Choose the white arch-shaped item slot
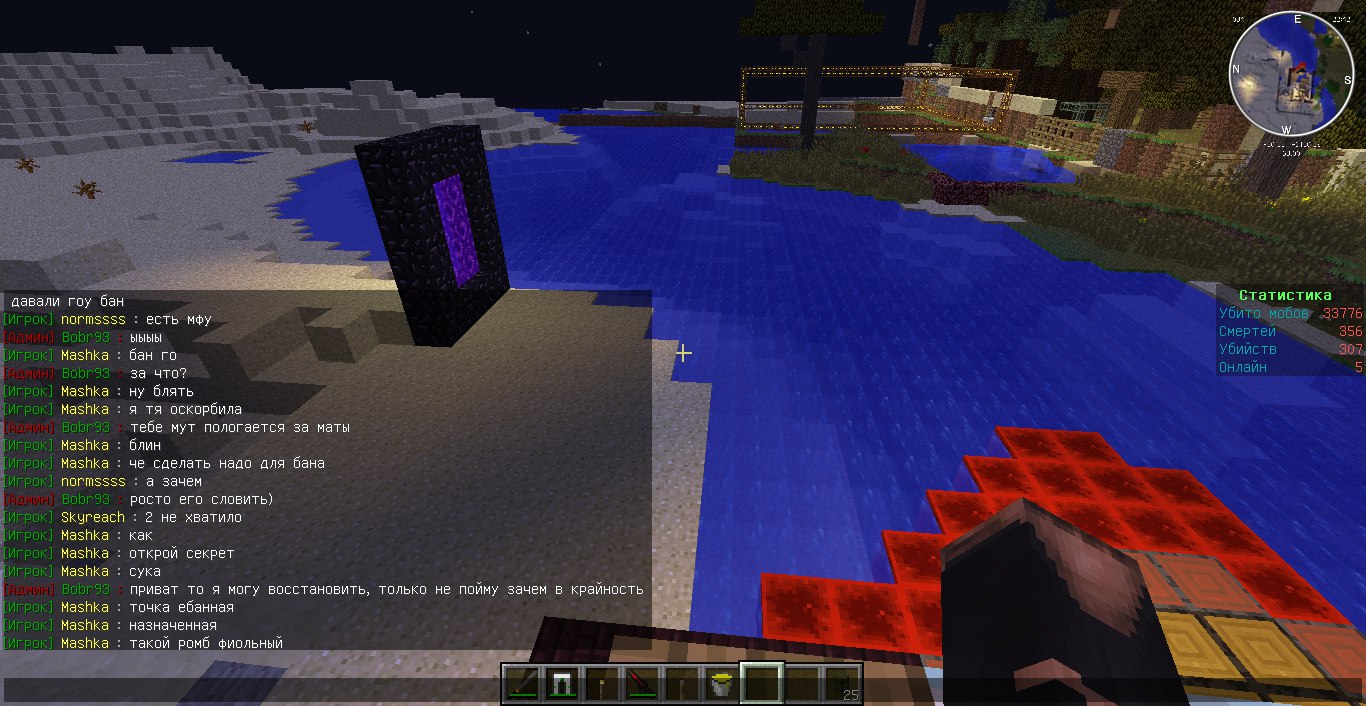The image size is (1366, 706). pyautogui.click(x=560, y=684)
